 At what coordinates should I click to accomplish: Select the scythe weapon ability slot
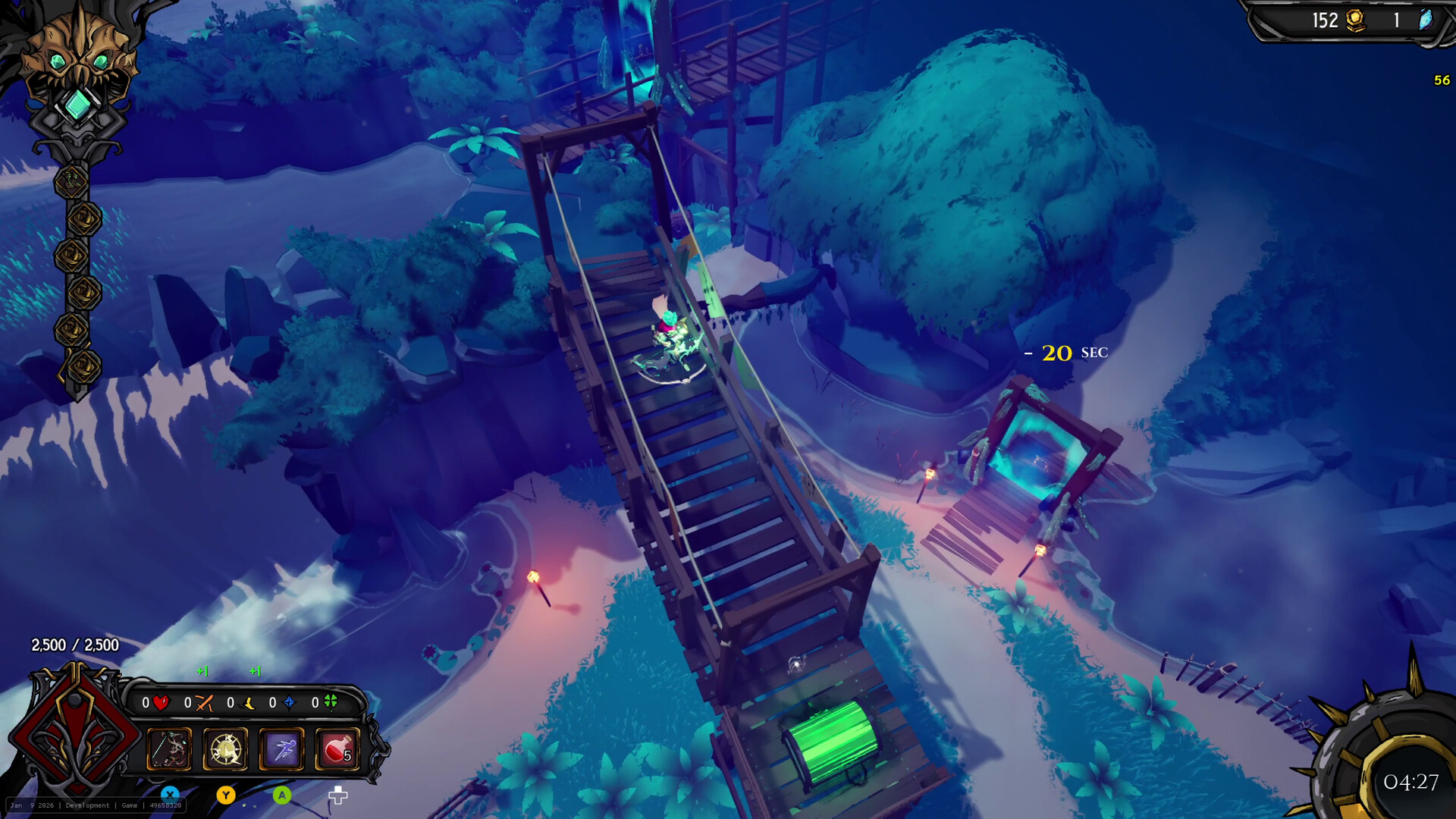170,751
